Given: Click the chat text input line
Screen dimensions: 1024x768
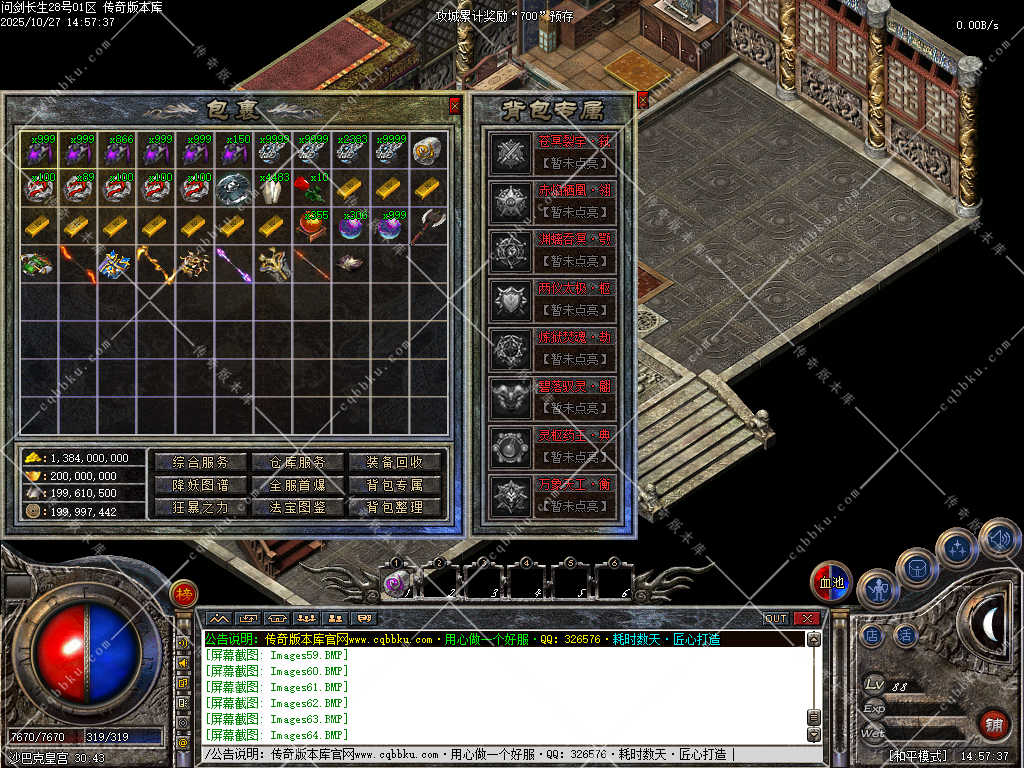Looking at the screenshot, I should pos(500,754).
